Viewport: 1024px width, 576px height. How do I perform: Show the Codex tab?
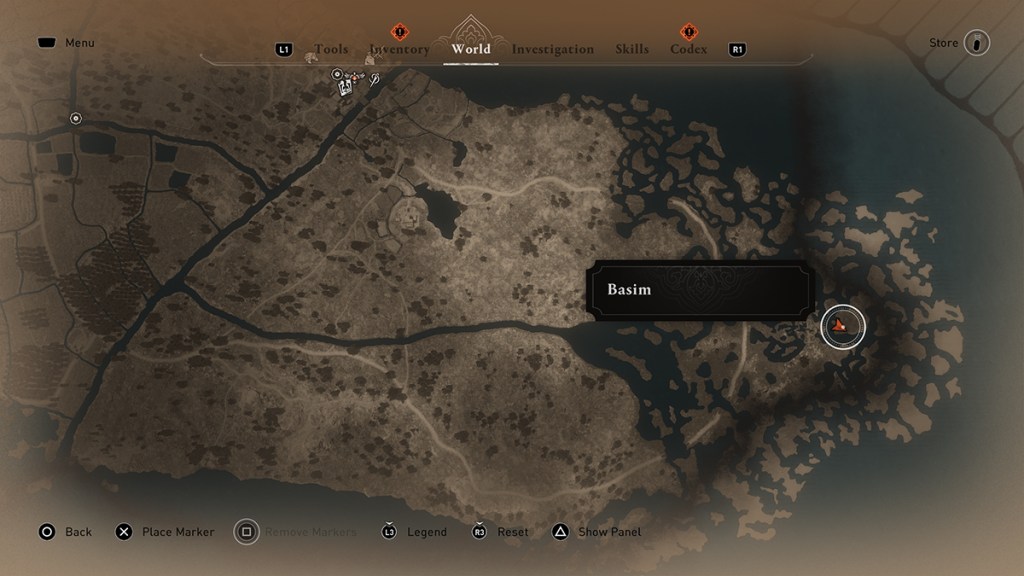click(688, 49)
